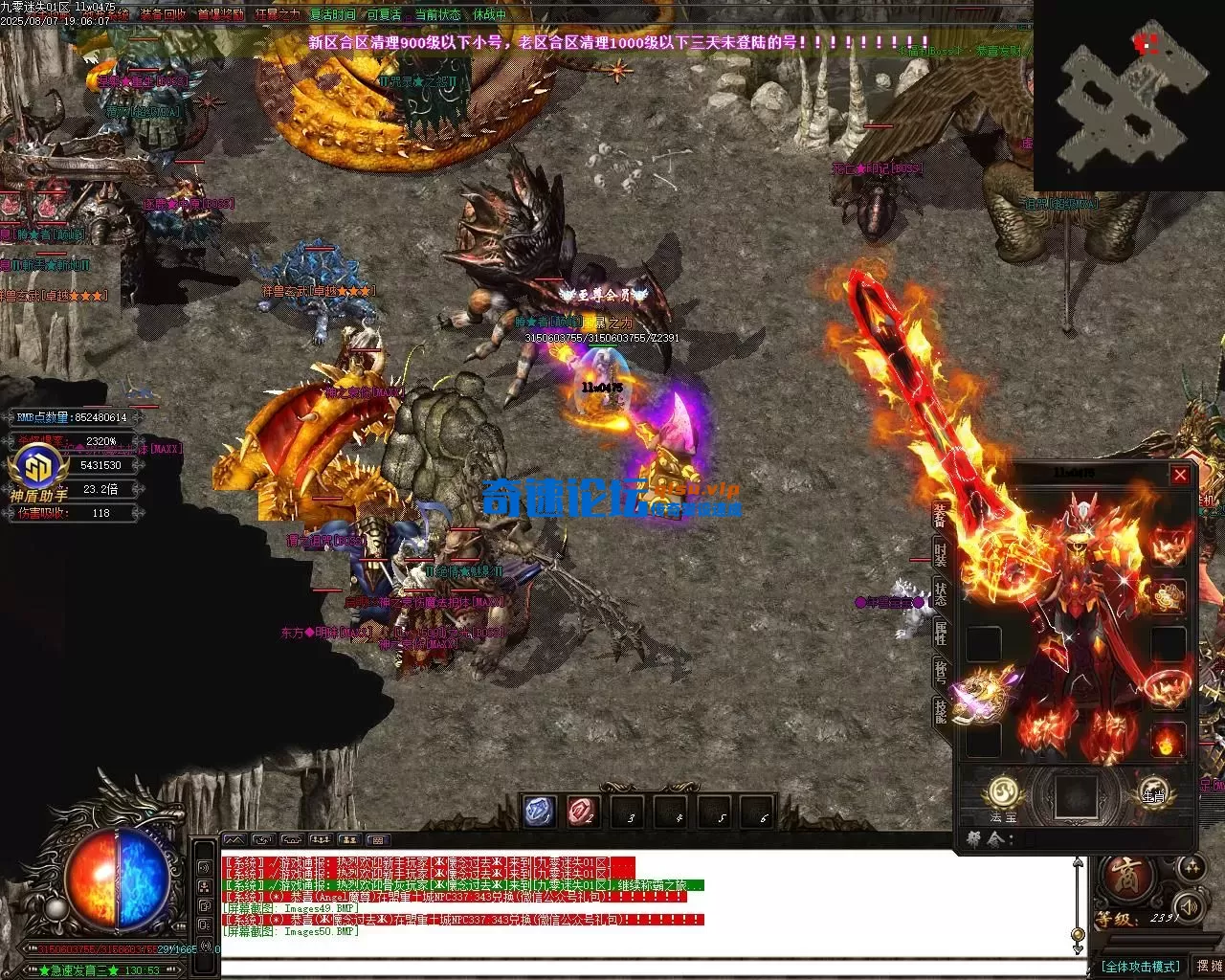Toggle the speaker sound button
The image size is (1225, 980).
(1188, 905)
